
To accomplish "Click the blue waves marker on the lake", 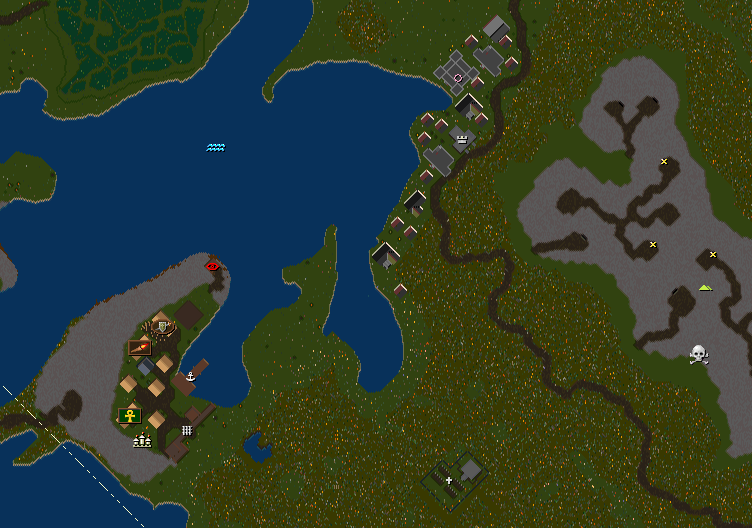I will 216,147.
